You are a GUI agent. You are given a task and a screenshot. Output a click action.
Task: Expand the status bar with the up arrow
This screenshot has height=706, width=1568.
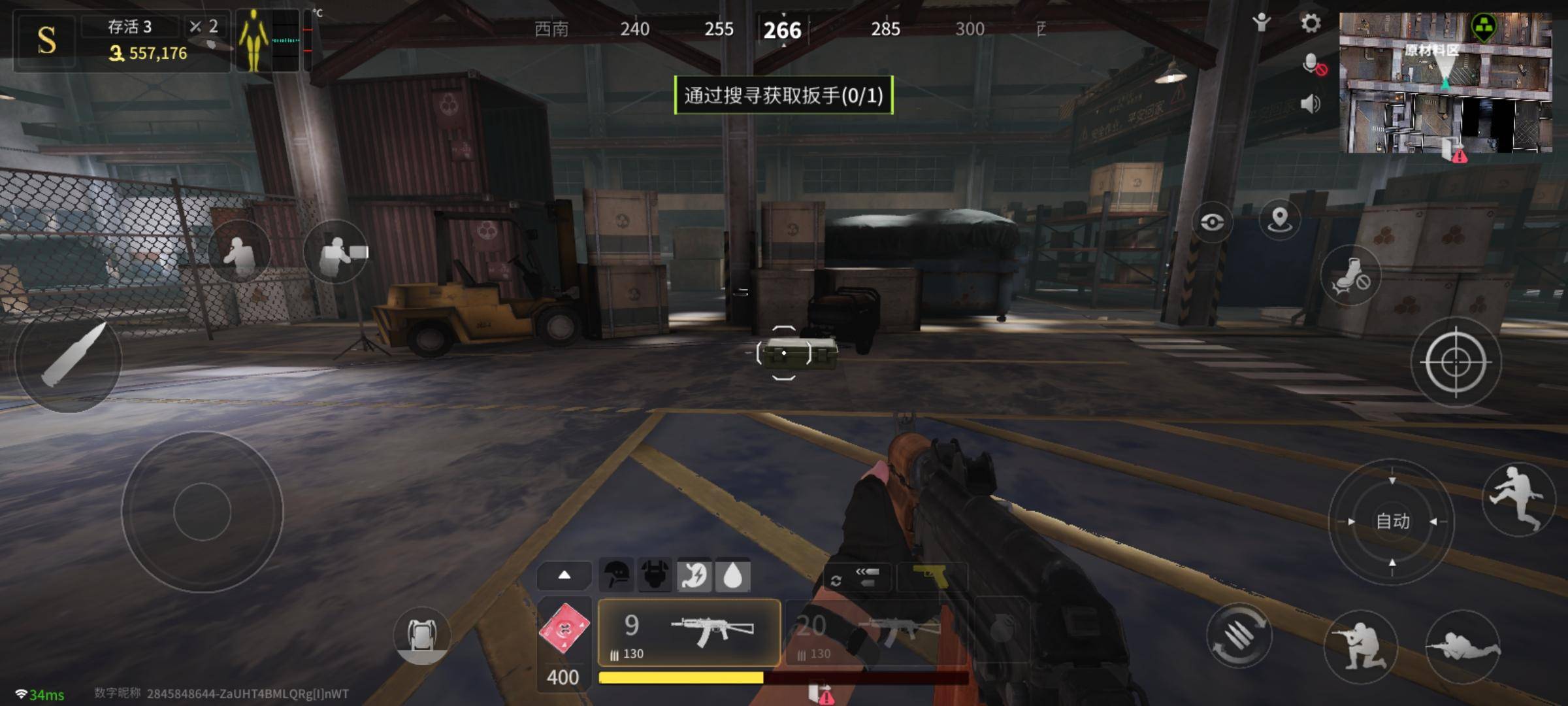(x=564, y=575)
